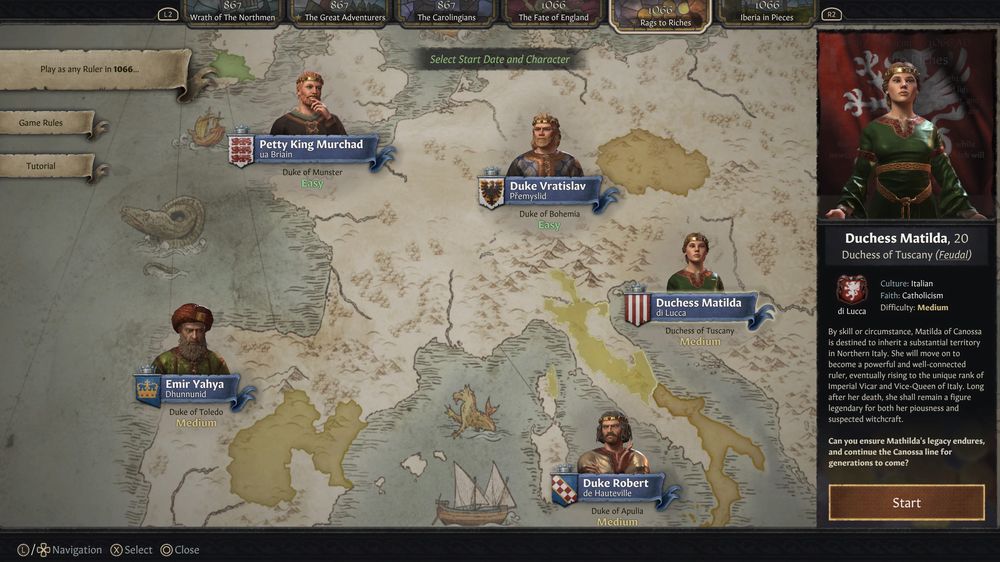The width and height of the screenshot is (1000, 562).
Task: Switch to Wrath of The Northmen bookmark
Action: (234, 12)
